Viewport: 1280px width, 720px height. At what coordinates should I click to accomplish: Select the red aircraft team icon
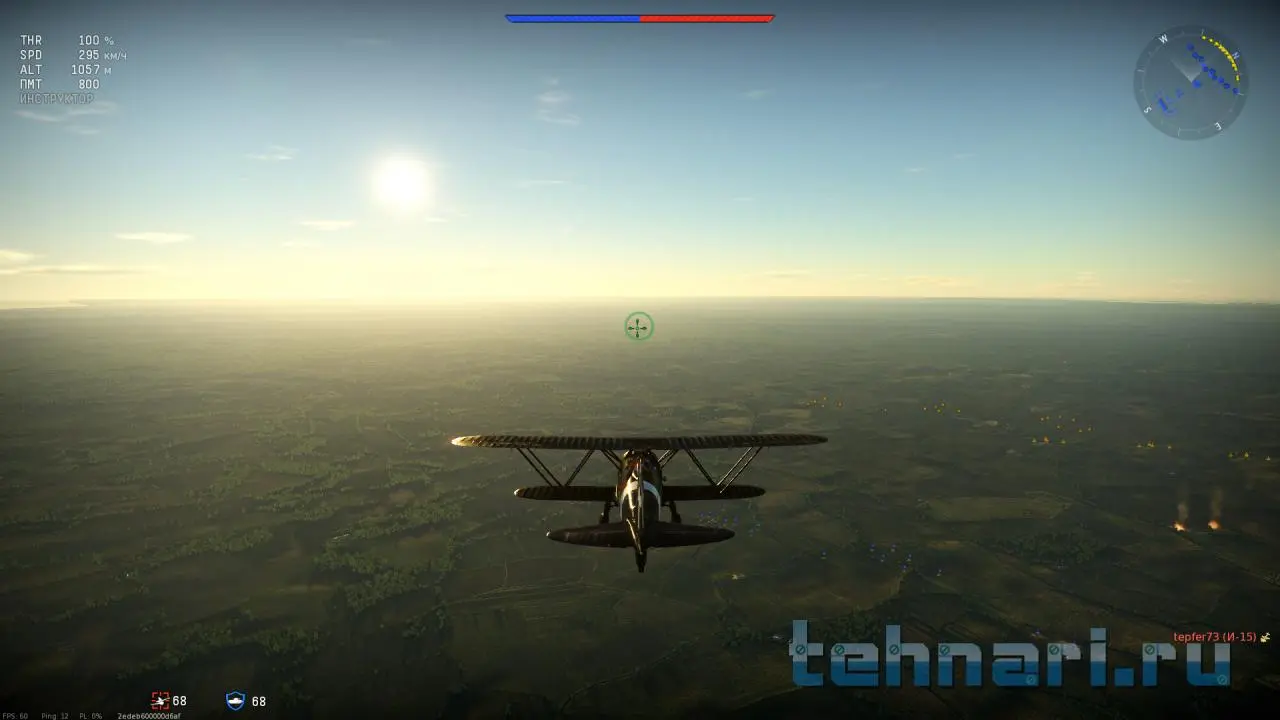click(160, 701)
